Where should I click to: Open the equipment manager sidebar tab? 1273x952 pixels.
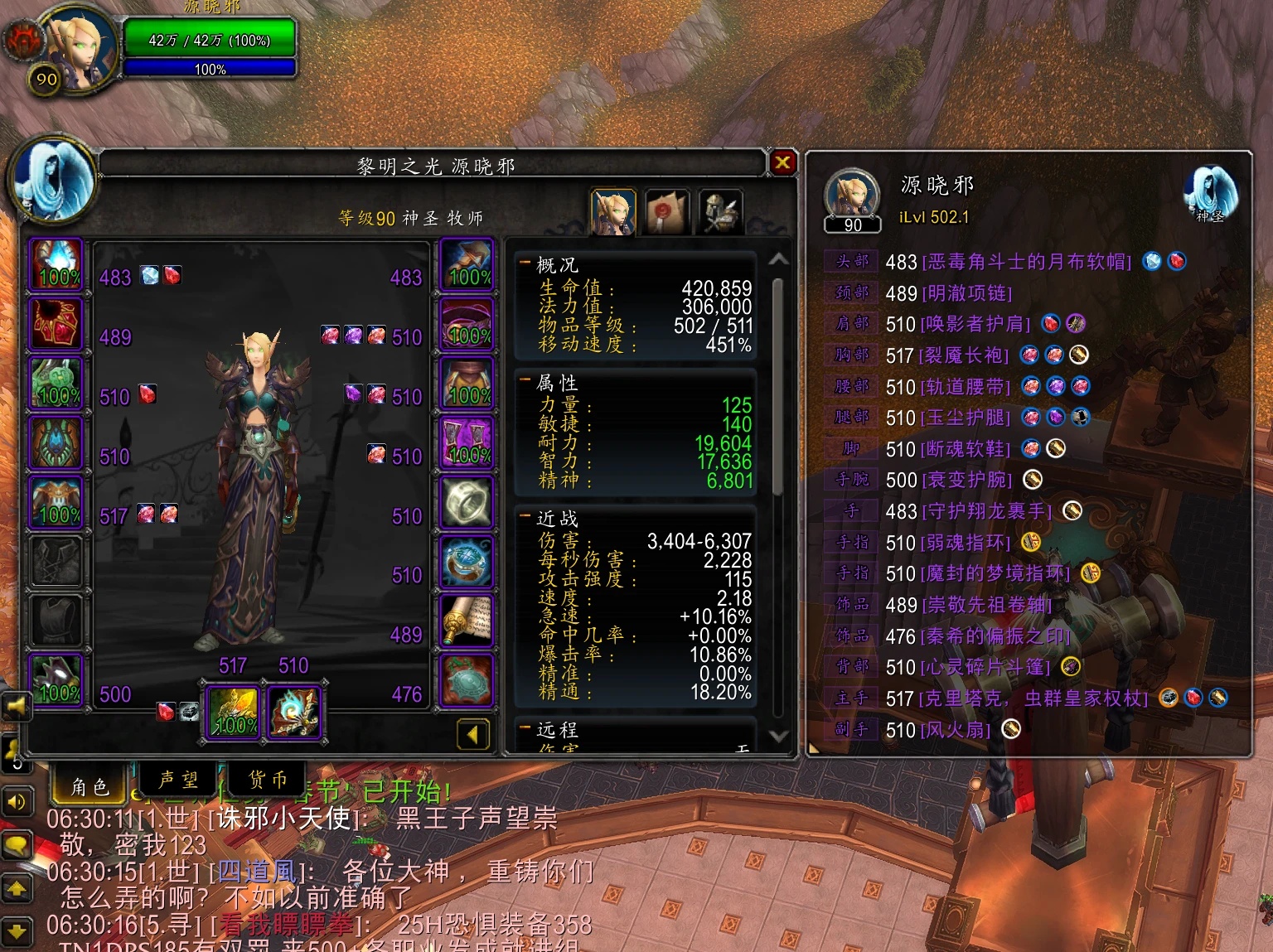[719, 213]
